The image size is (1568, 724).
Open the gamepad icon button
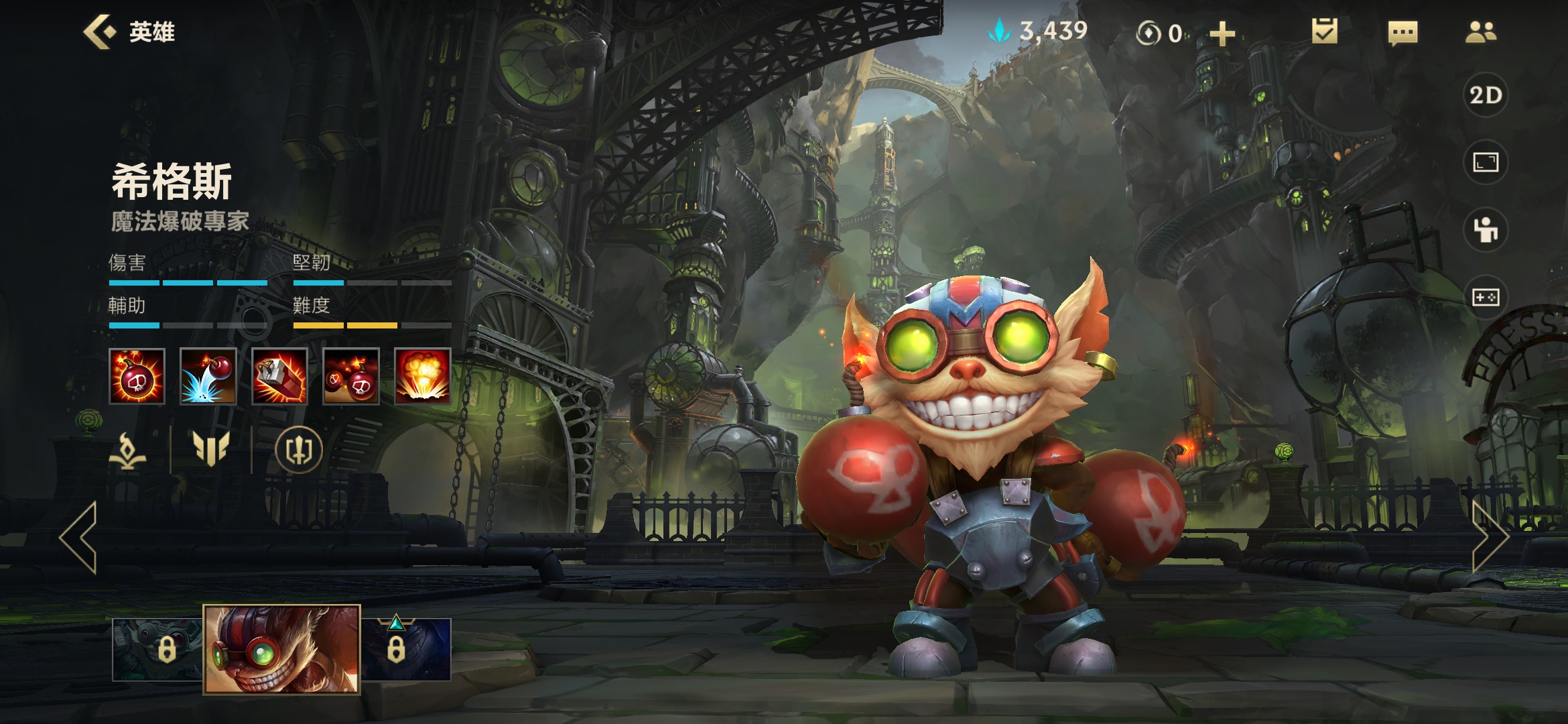point(1486,297)
